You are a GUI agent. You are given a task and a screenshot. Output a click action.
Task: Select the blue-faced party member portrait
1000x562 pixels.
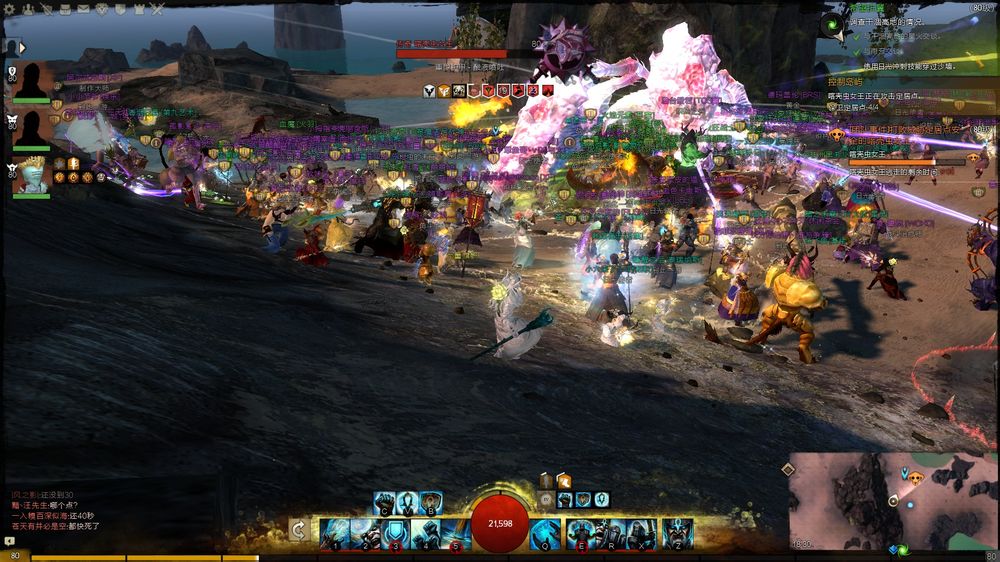click(31, 176)
